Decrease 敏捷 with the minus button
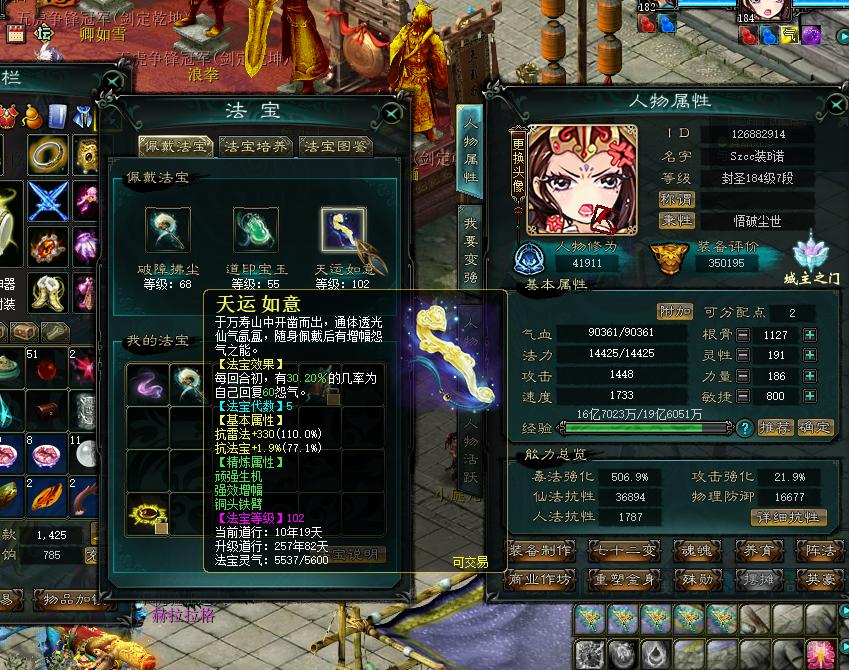 tap(743, 396)
